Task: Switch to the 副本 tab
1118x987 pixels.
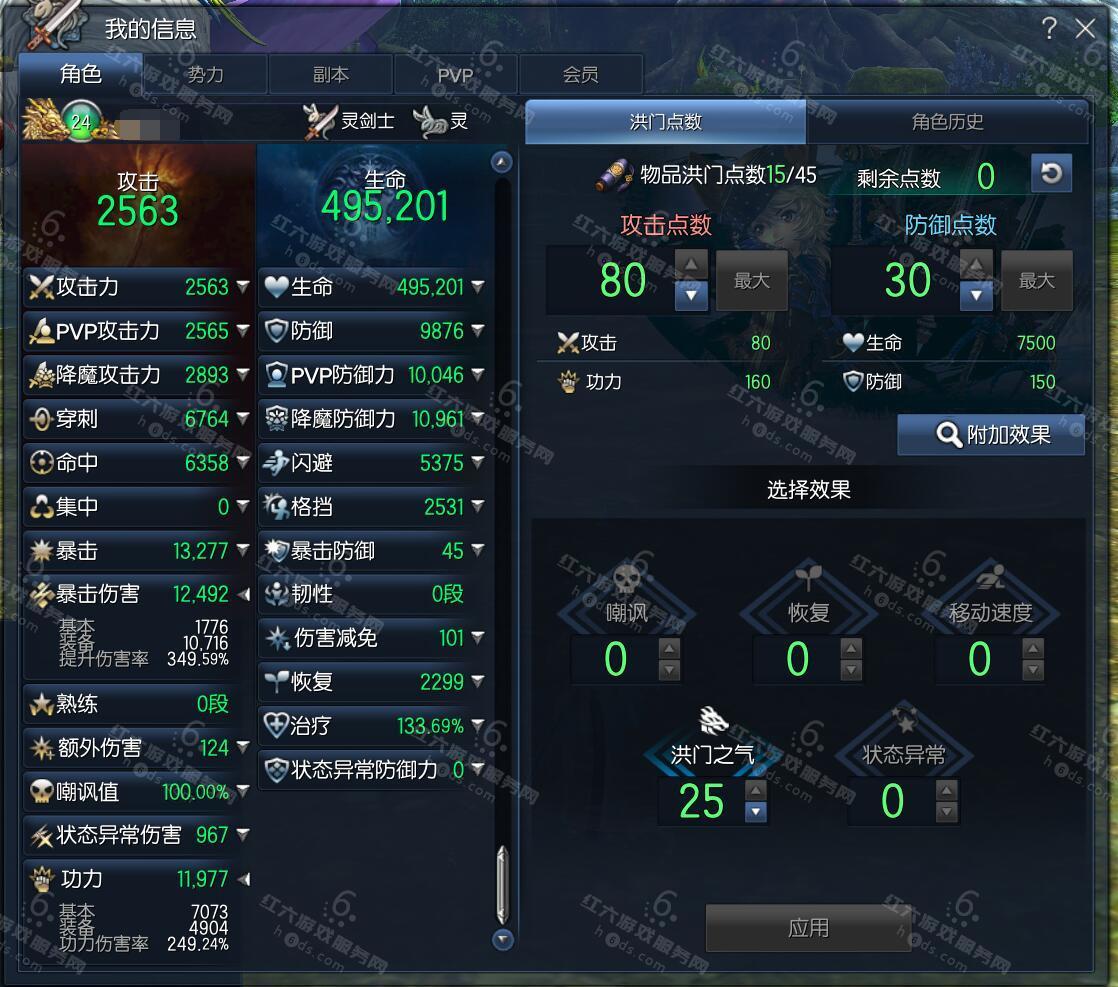Action: tap(331, 75)
